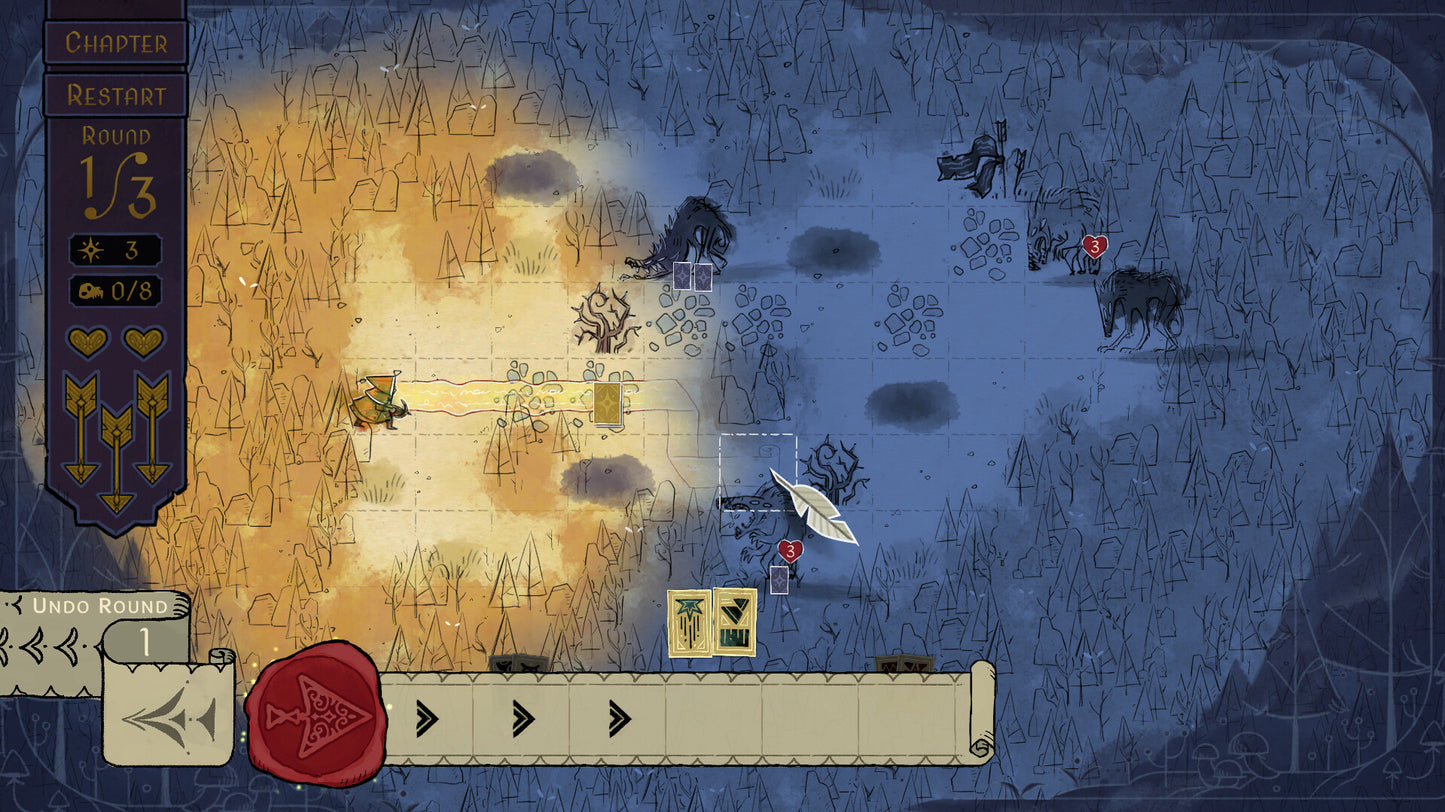Click the first chevron slot on the timeline scroll

[x=427, y=716]
